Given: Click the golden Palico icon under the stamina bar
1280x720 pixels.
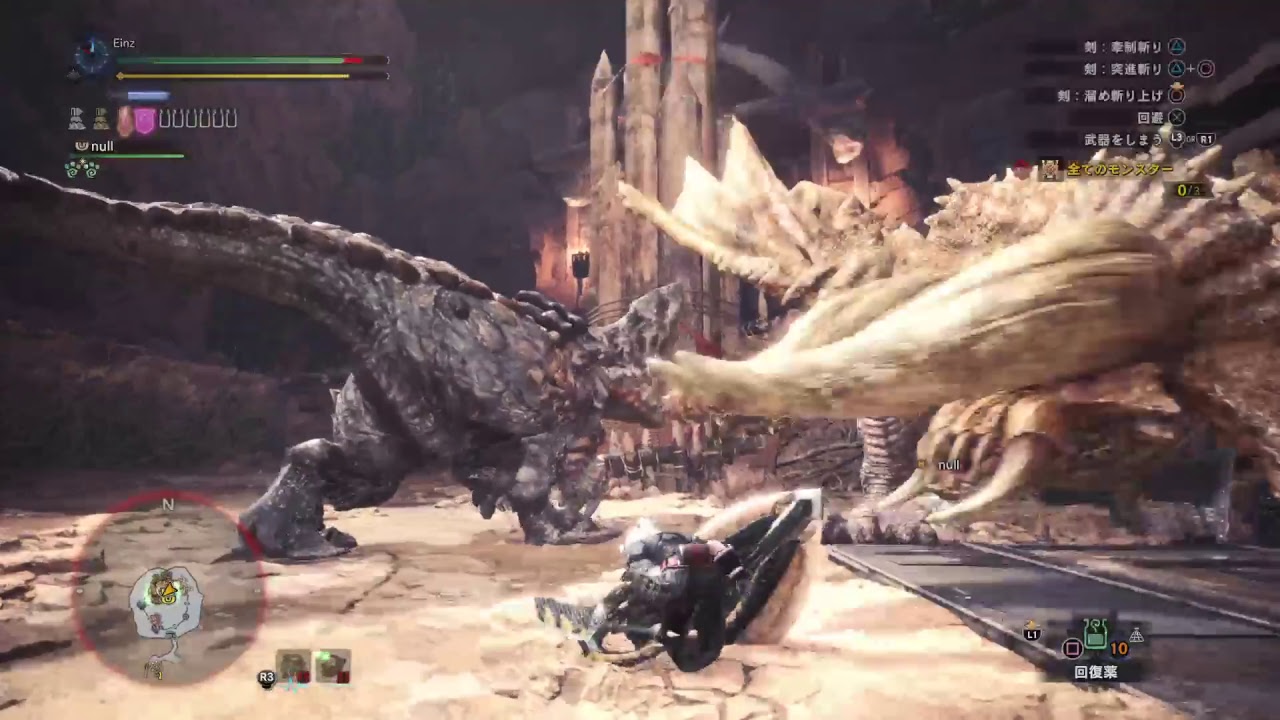Looking at the screenshot, I should coord(99,120).
